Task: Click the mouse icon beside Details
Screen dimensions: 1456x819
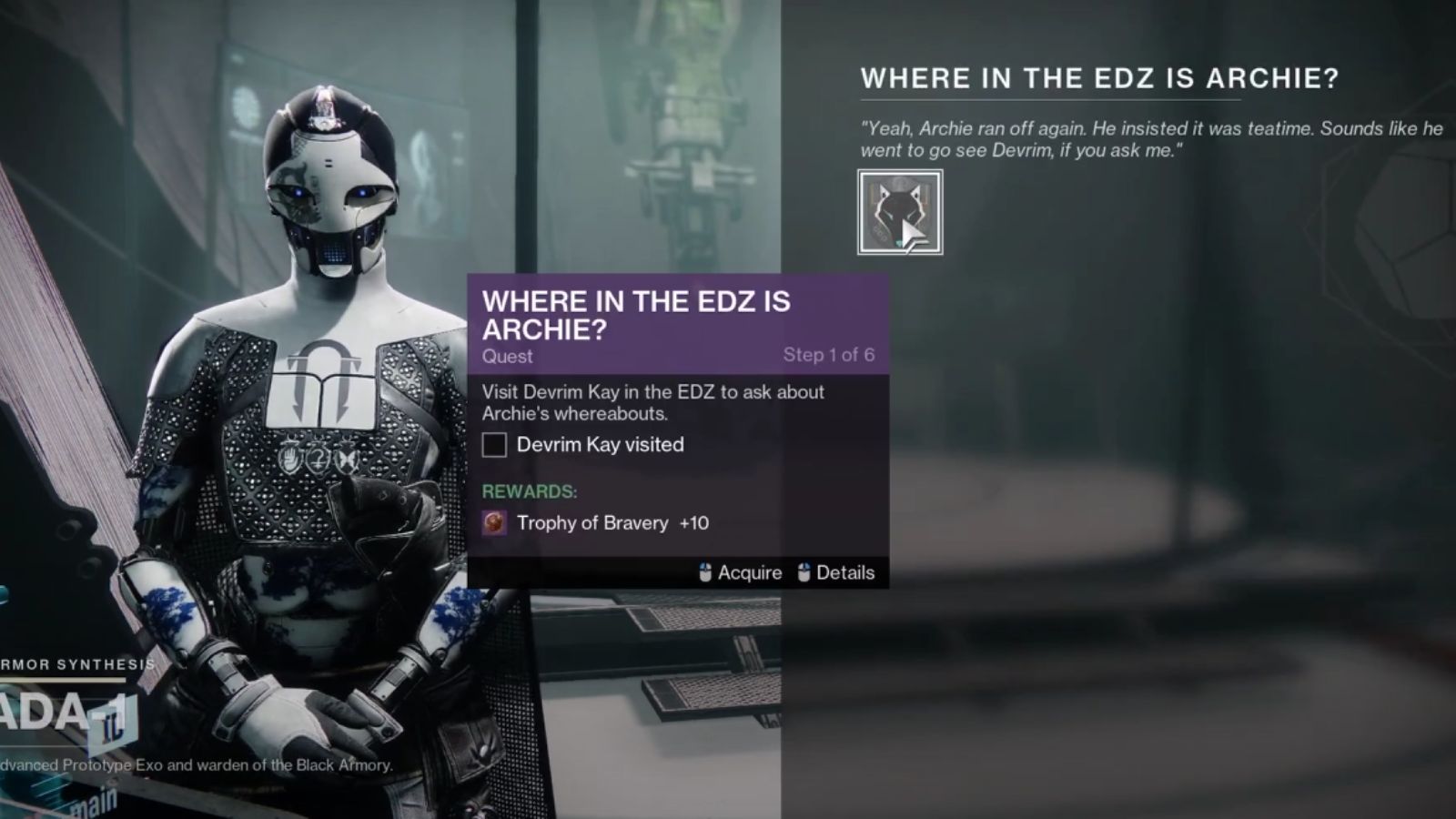Action: pyautogui.click(x=804, y=573)
